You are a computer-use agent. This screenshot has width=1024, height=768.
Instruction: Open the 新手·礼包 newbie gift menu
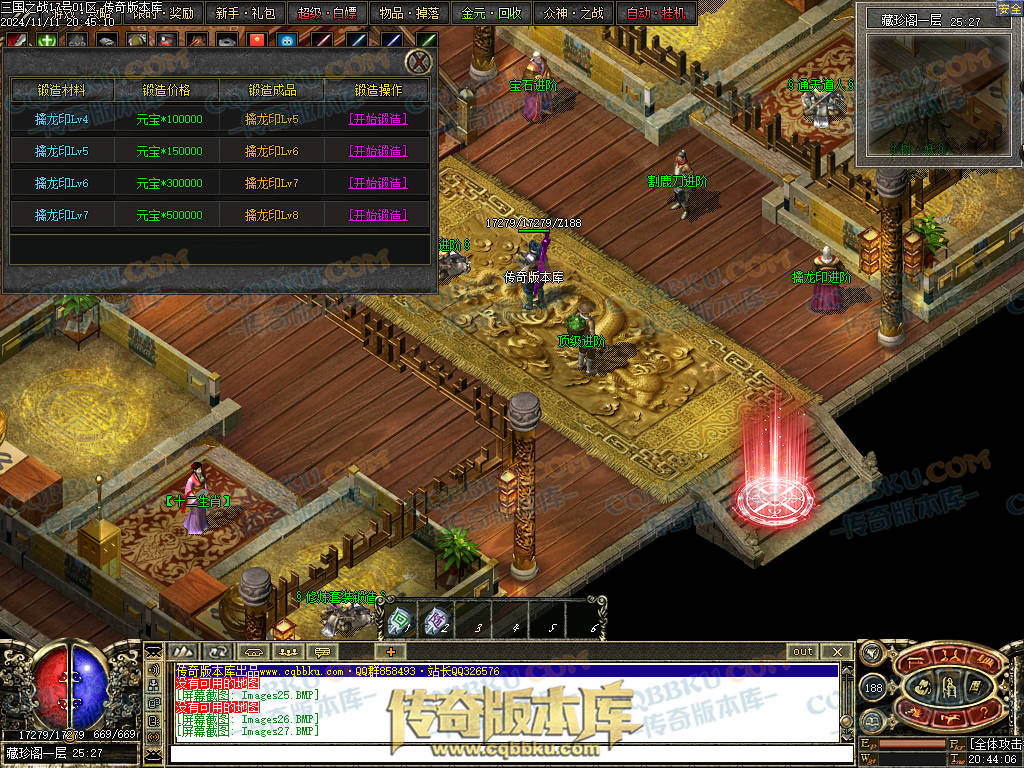(x=245, y=14)
